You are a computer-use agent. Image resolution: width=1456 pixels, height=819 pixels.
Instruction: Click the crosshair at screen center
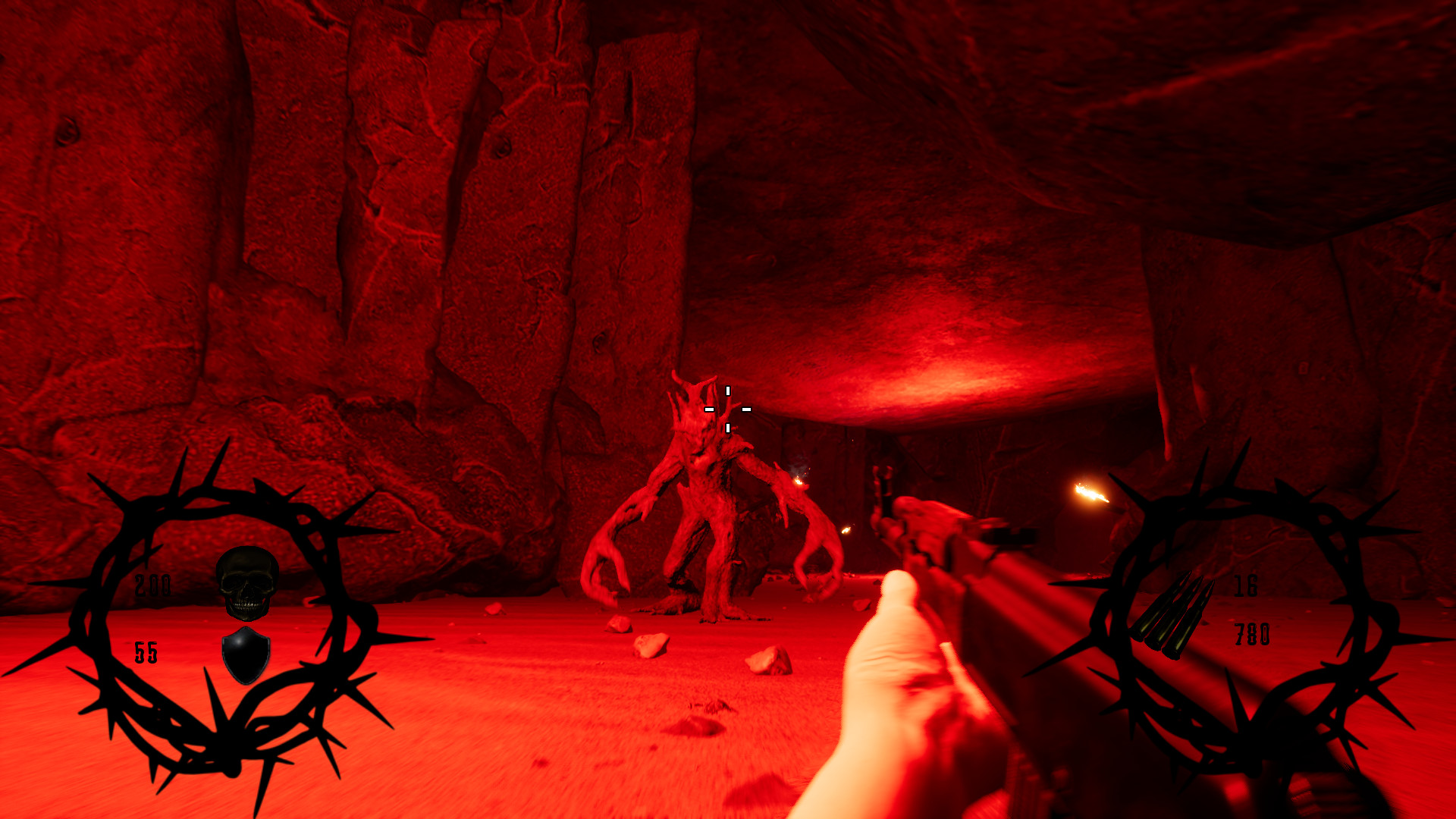(x=728, y=409)
